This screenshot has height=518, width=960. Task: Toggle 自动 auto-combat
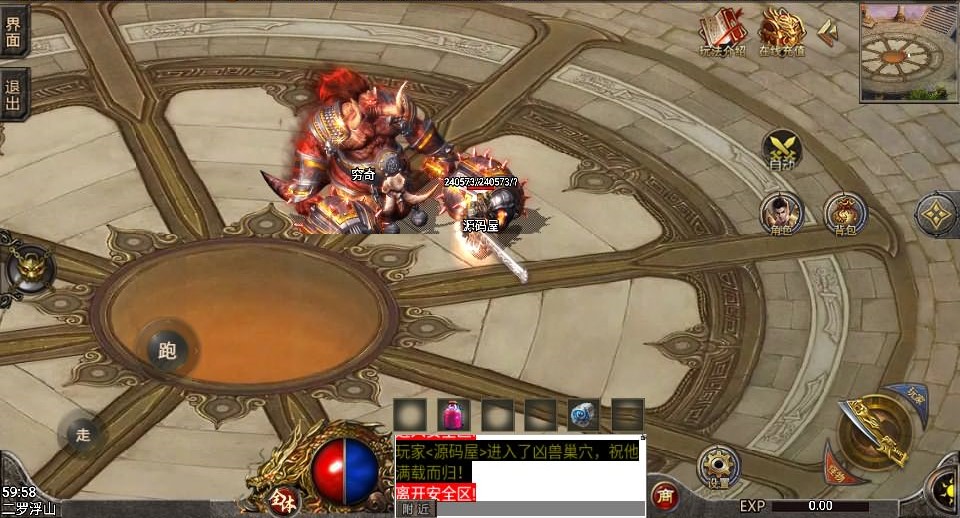click(x=781, y=149)
